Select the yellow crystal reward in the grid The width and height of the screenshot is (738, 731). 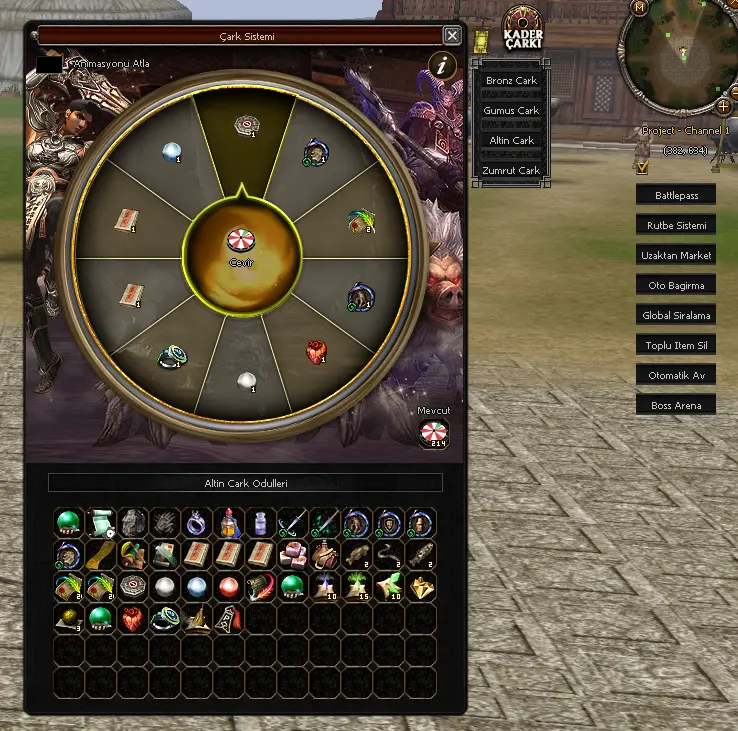pos(421,586)
